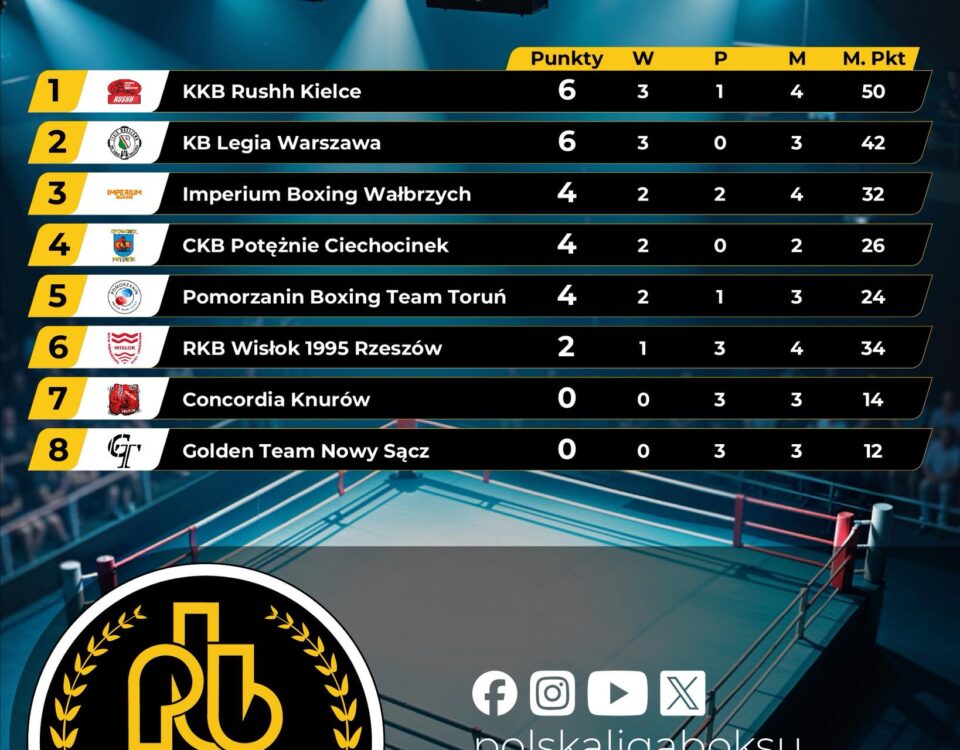The height and width of the screenshot is (750, 960).
Task: Open the Instagram icon link
Action: [552, 693]
